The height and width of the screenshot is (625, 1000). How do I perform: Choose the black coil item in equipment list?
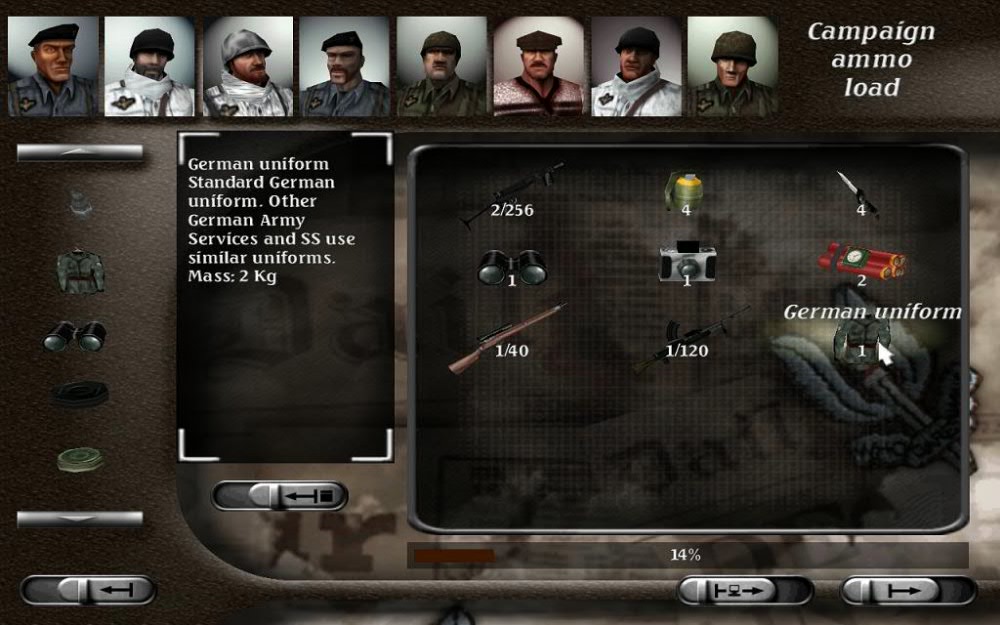(81, 394)
